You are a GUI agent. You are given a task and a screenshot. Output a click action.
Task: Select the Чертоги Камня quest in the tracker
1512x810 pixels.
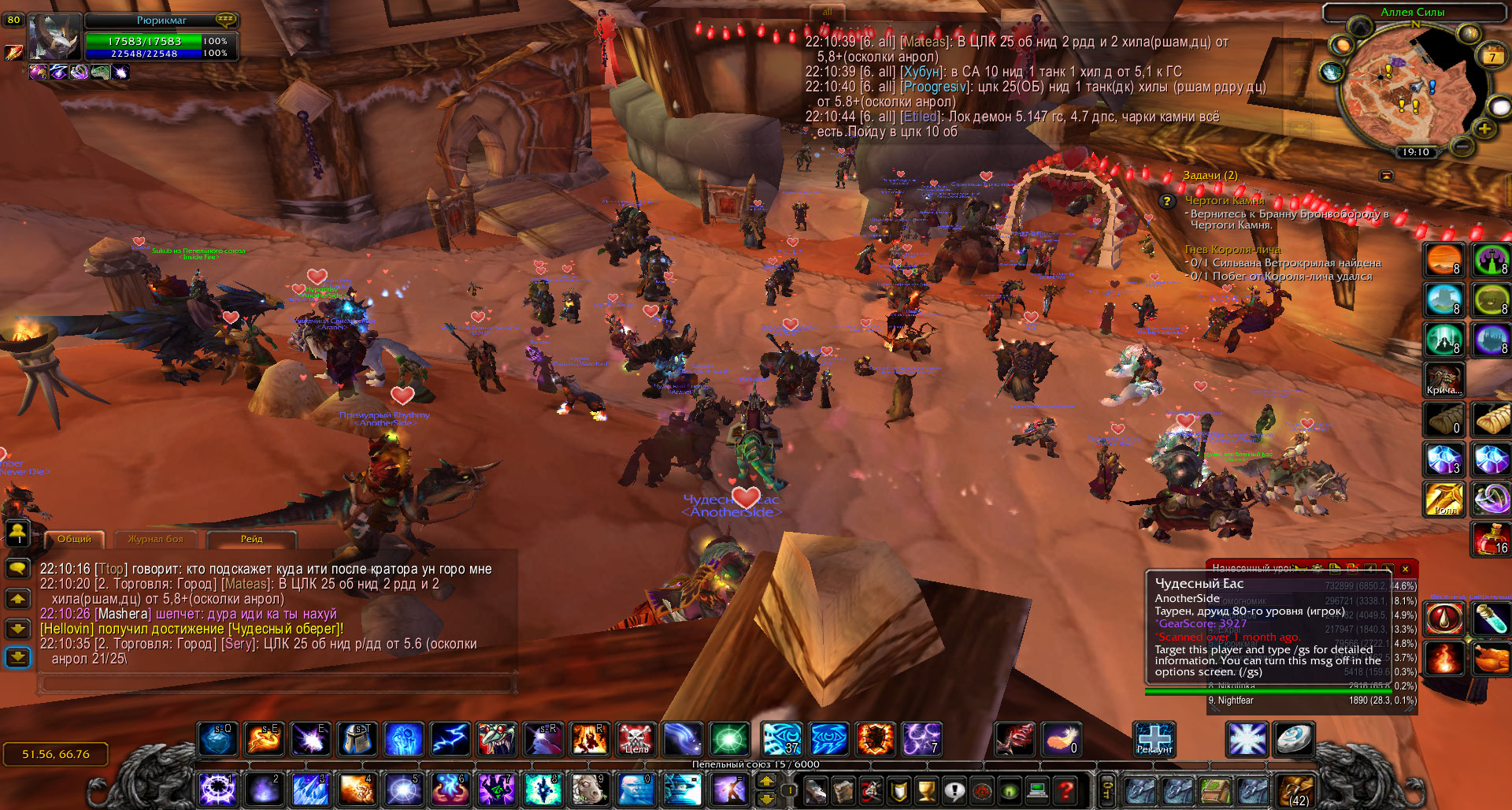[1225, 201]
